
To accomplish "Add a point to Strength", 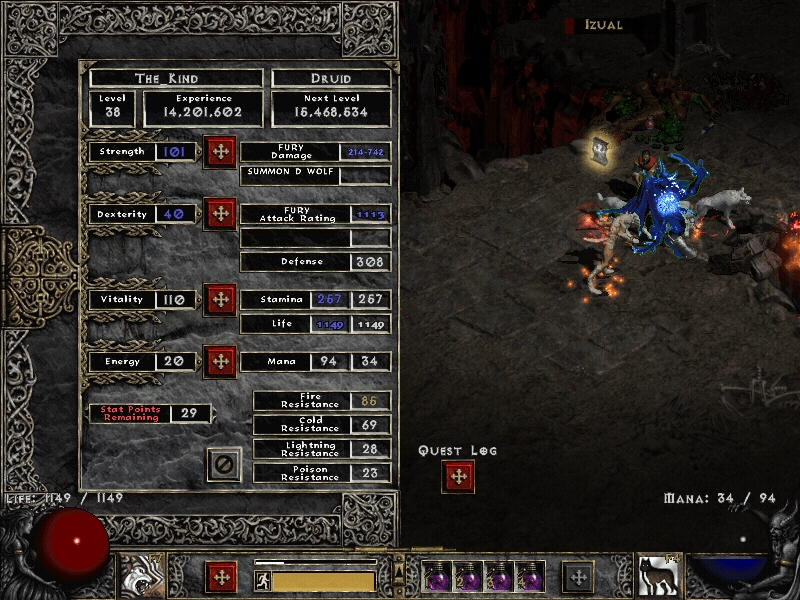I will [x=220, y=152].
